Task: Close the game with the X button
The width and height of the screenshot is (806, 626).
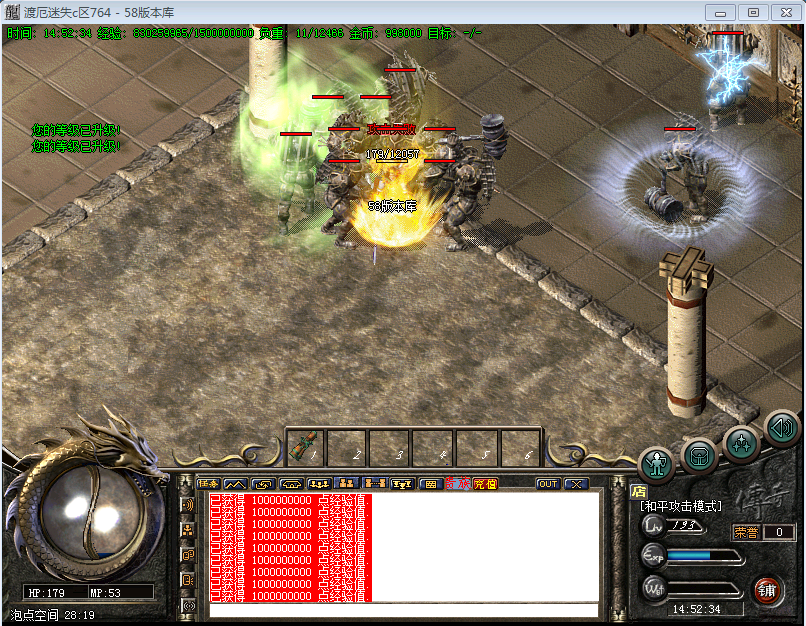Action: [577, 484]
